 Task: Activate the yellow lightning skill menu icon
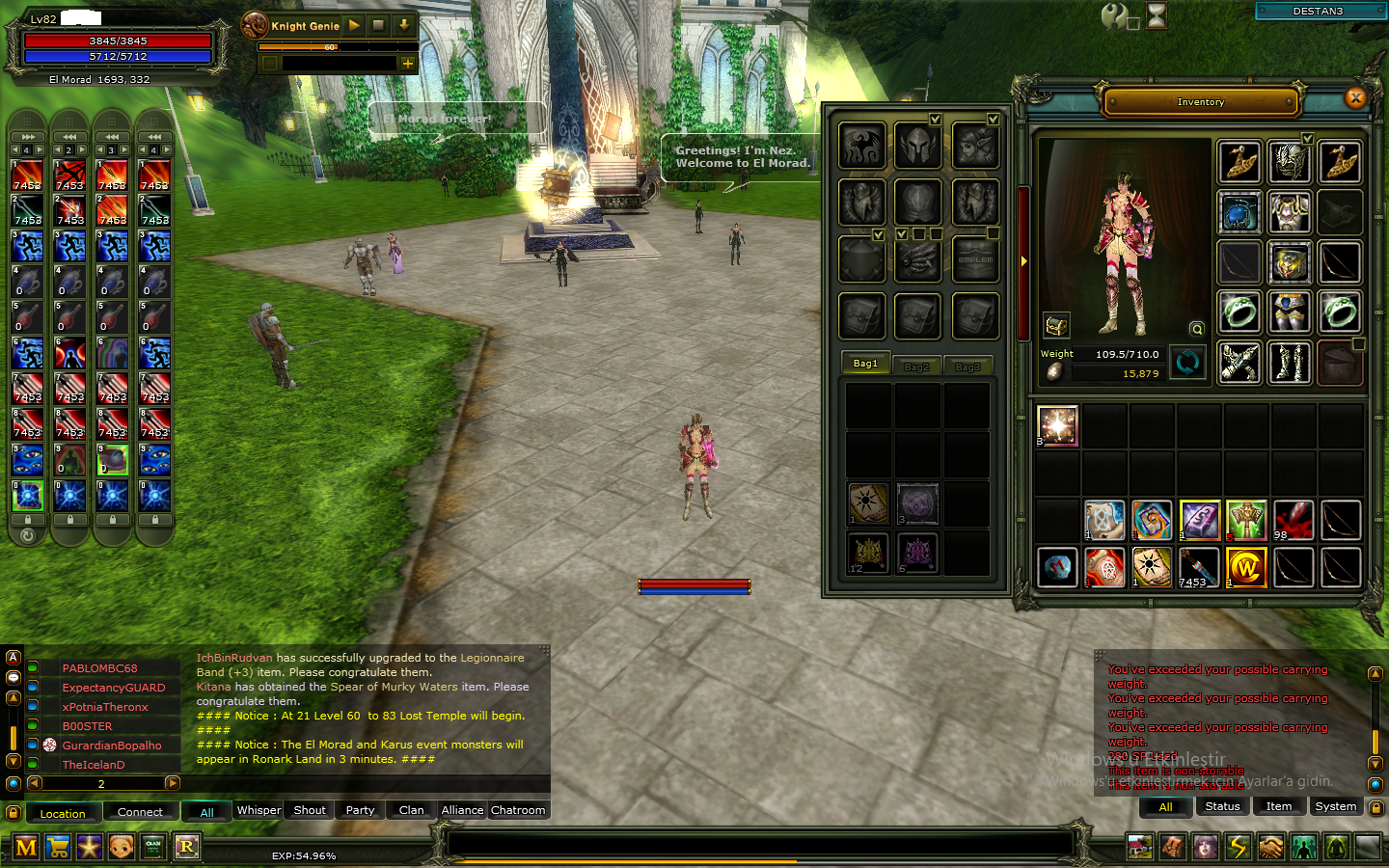[x=1238, y=848]
